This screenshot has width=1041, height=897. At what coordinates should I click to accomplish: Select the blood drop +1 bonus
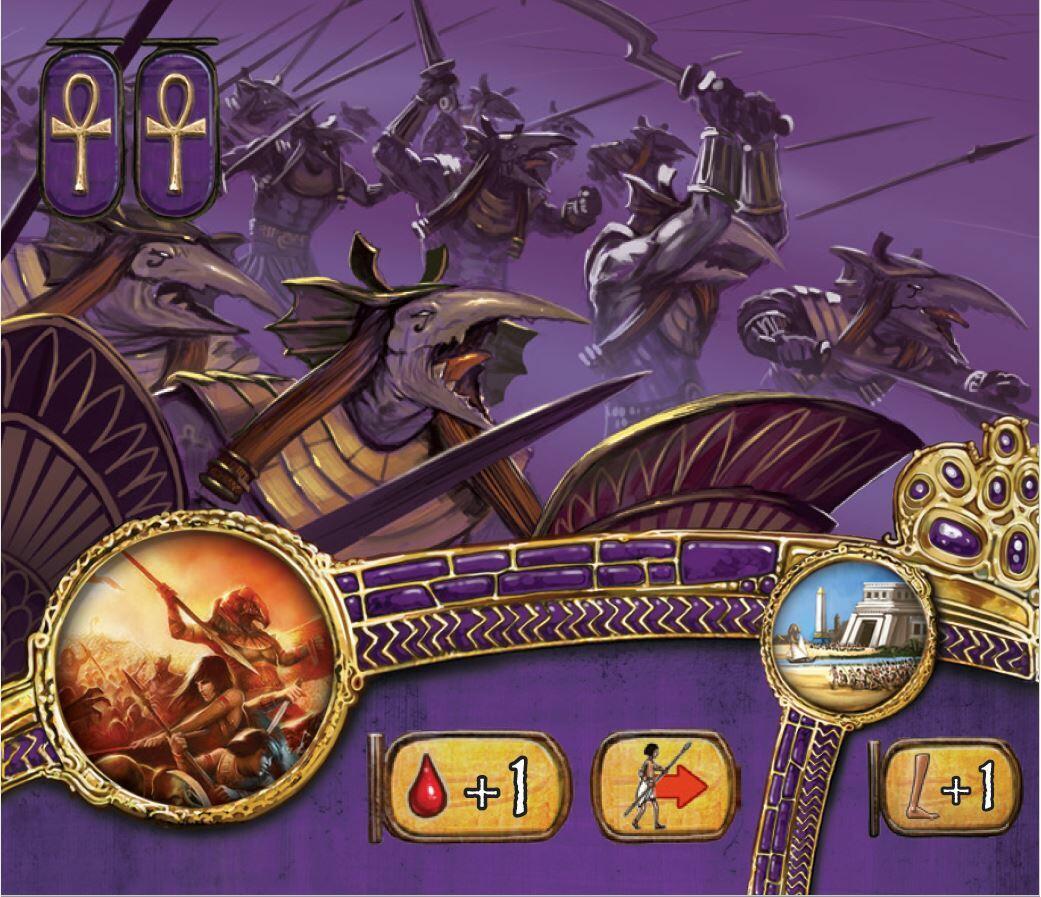point(475,787)
